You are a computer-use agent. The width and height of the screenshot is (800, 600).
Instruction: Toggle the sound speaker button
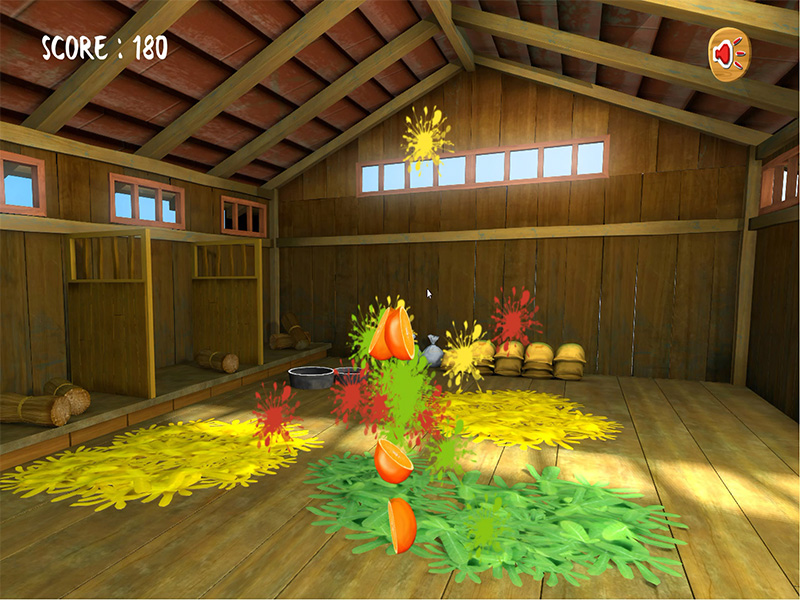(x=729, y=53)
